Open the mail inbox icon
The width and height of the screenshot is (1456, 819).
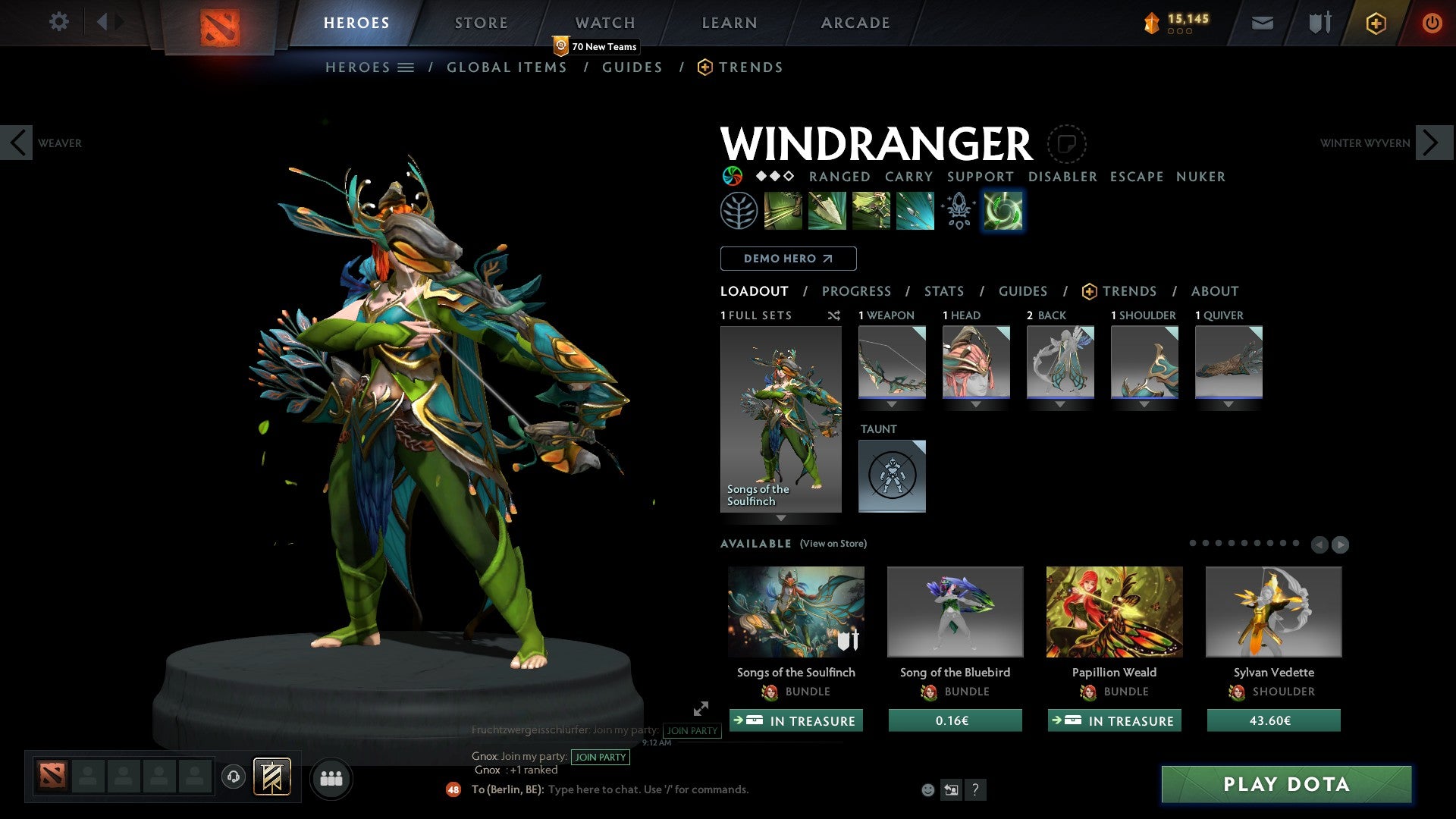[x=1262, y=23]
